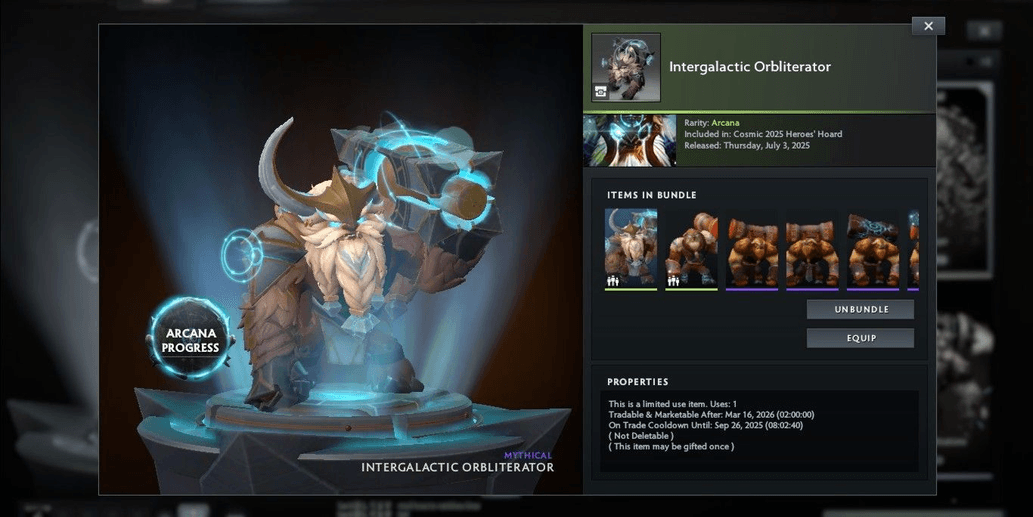
Task: Unbundle the Intergalactic Orbliterator bundle
Action: coord(860,310)
